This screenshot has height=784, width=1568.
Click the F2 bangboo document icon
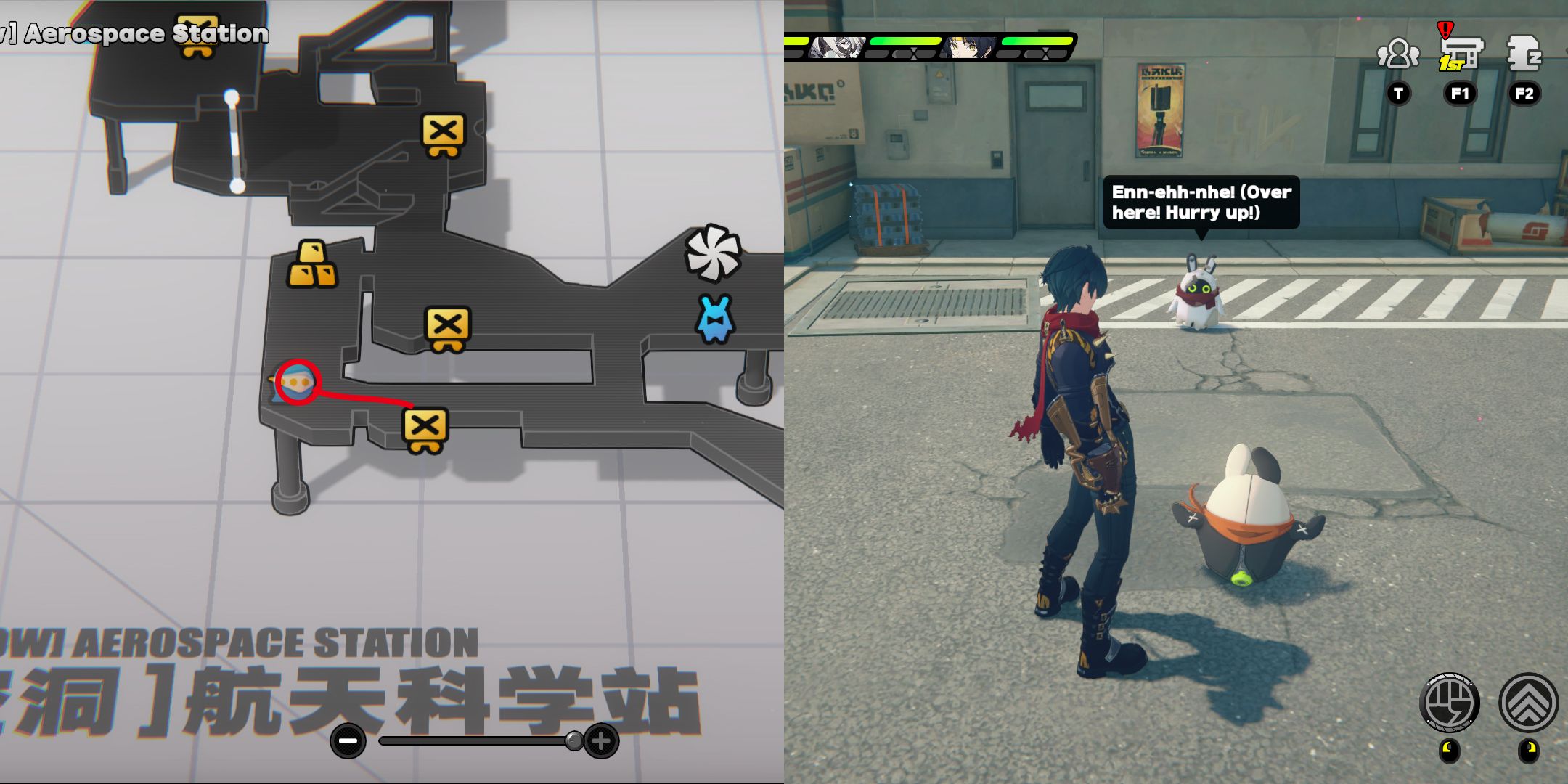click(1523, 54)
